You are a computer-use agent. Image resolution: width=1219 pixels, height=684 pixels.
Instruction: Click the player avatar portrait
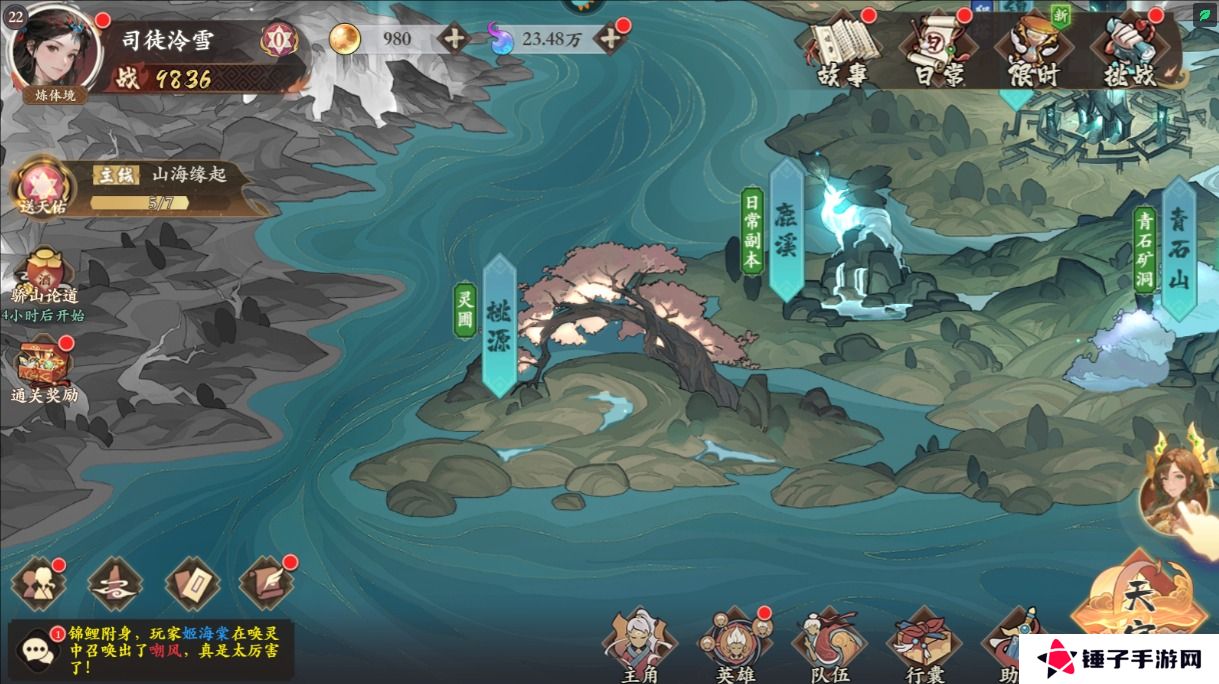(x=55, y=50)
